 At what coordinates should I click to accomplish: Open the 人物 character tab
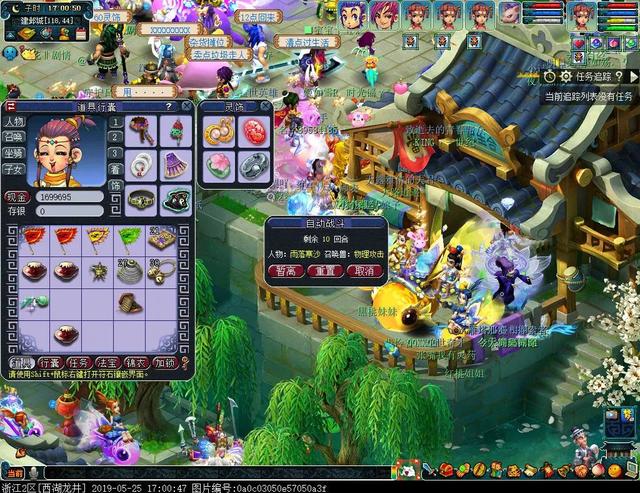click(14, 122)
